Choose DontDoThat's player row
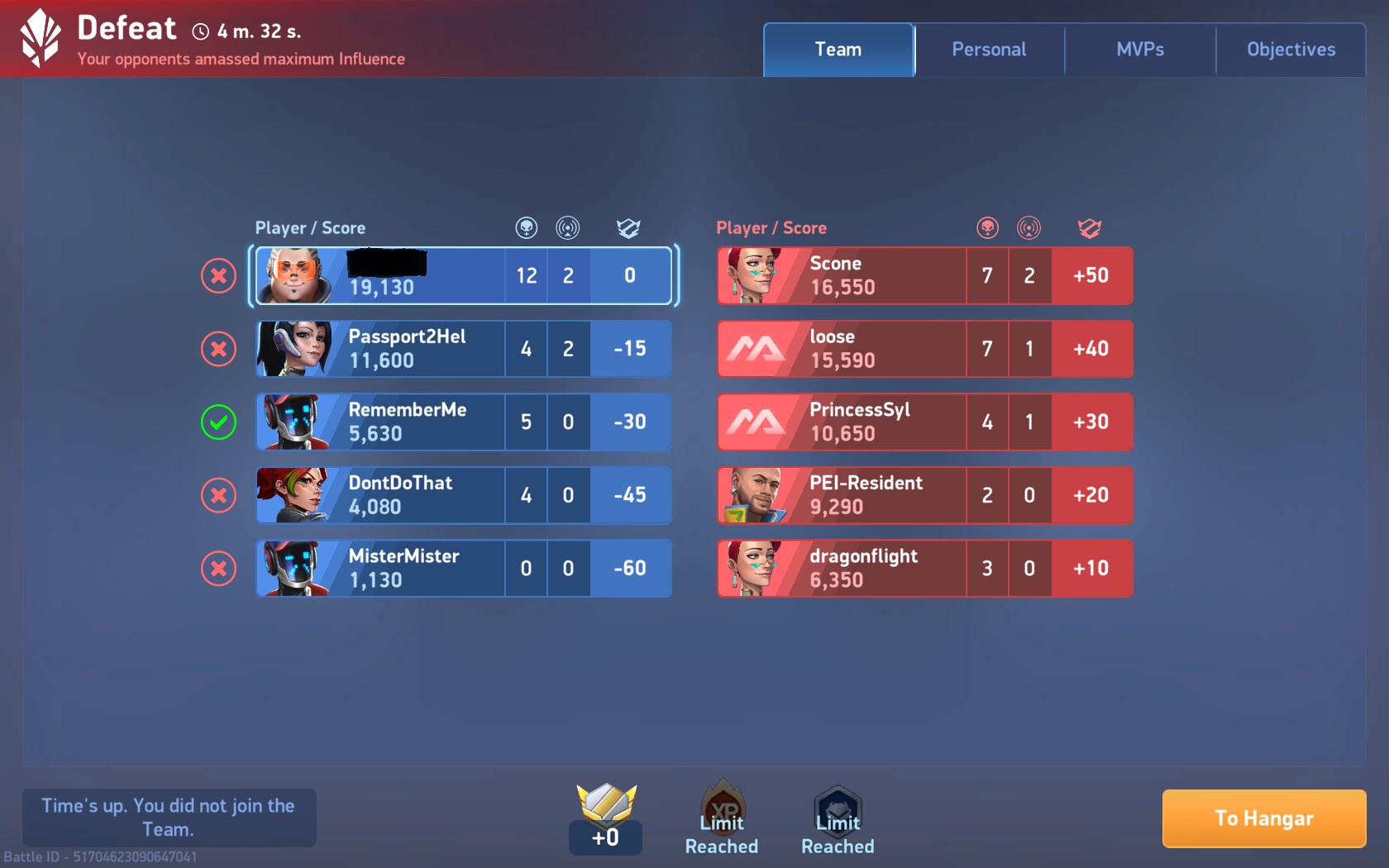This screenshot has height=868, width=1389. click(x=463, y=495)
